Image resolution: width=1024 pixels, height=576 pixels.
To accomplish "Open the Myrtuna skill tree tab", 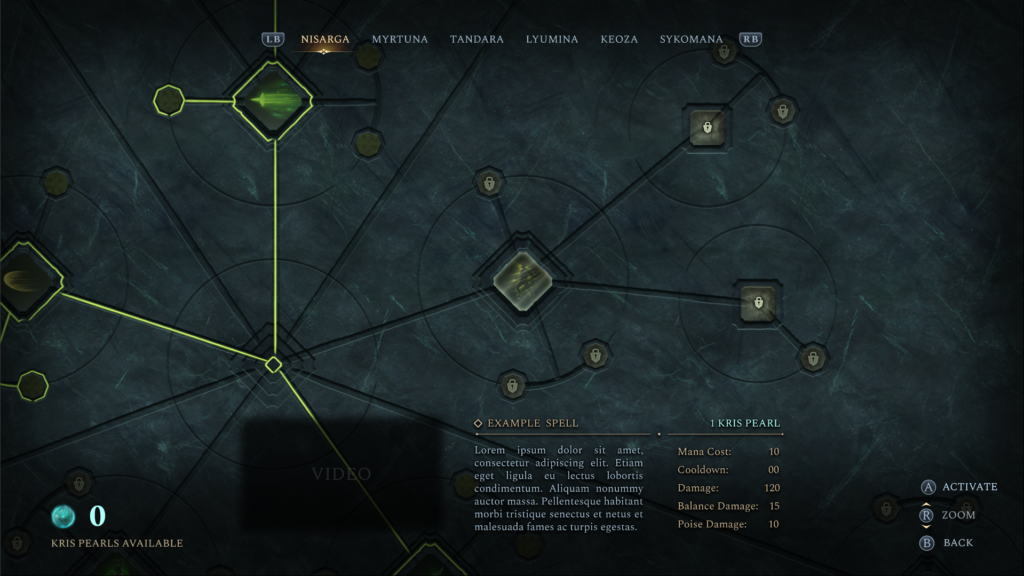I will 400,40.
